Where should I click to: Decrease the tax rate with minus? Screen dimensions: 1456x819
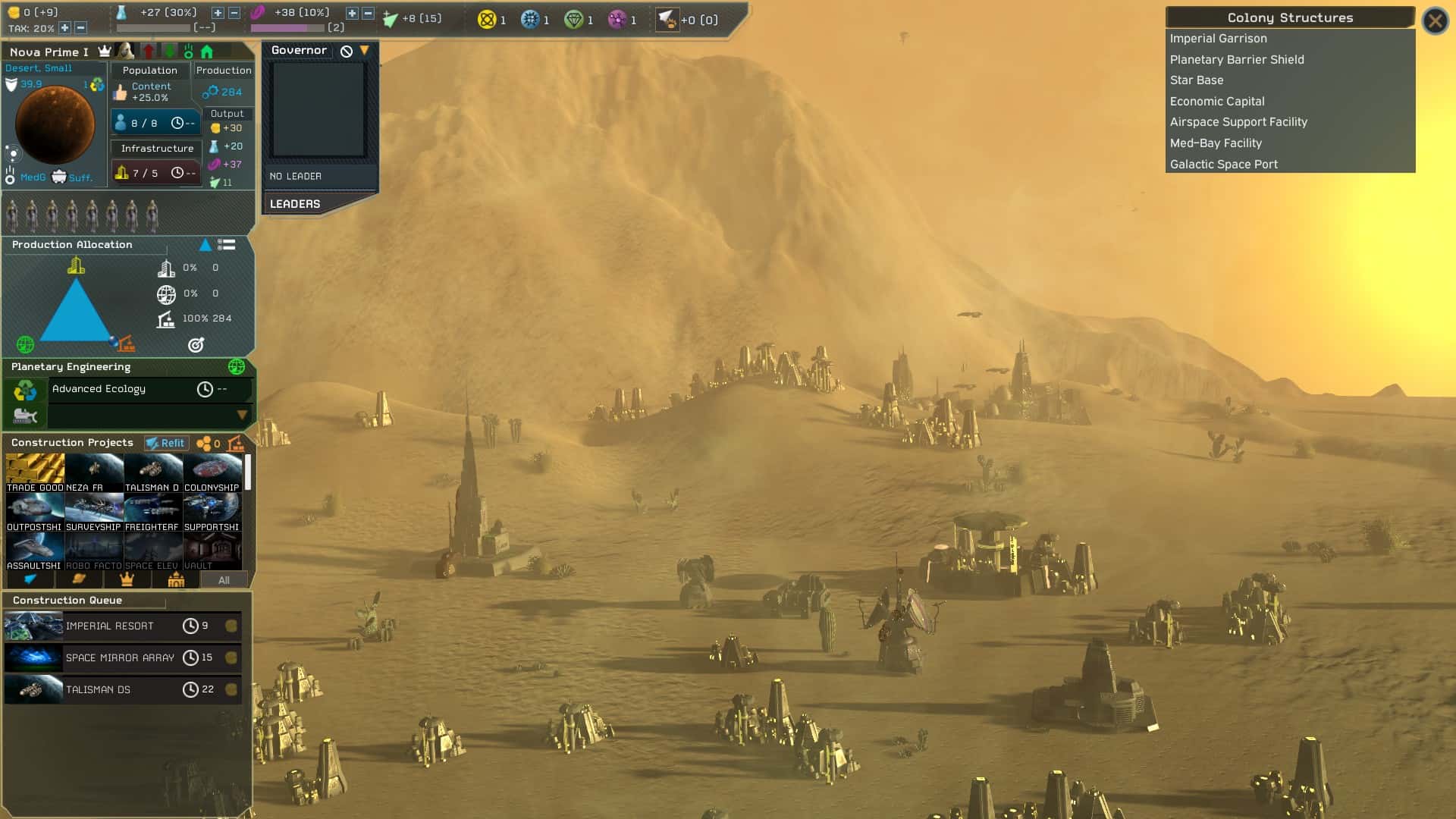(80, 28)
